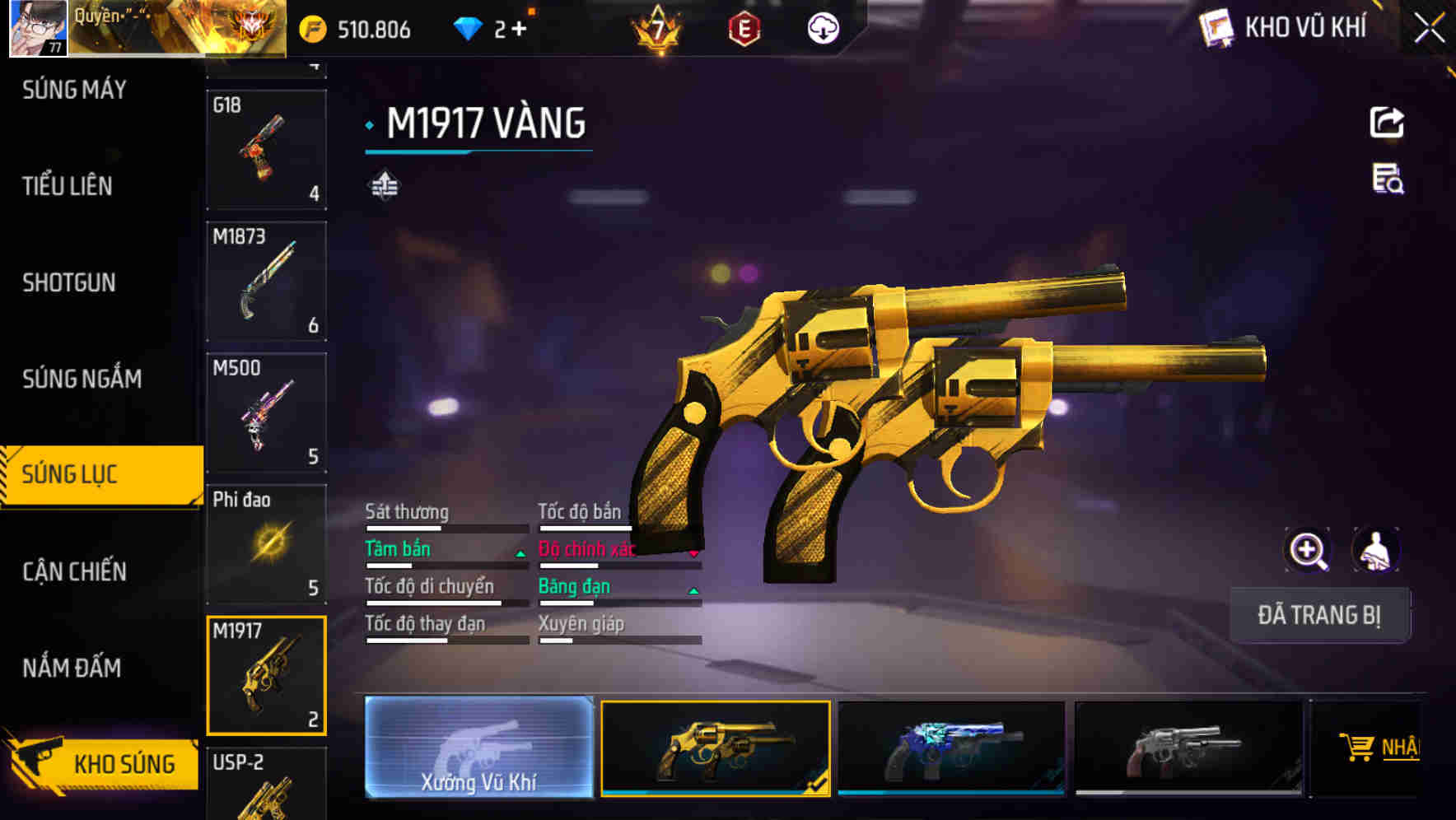Add diamonds with the plus button

pos(519,30)
